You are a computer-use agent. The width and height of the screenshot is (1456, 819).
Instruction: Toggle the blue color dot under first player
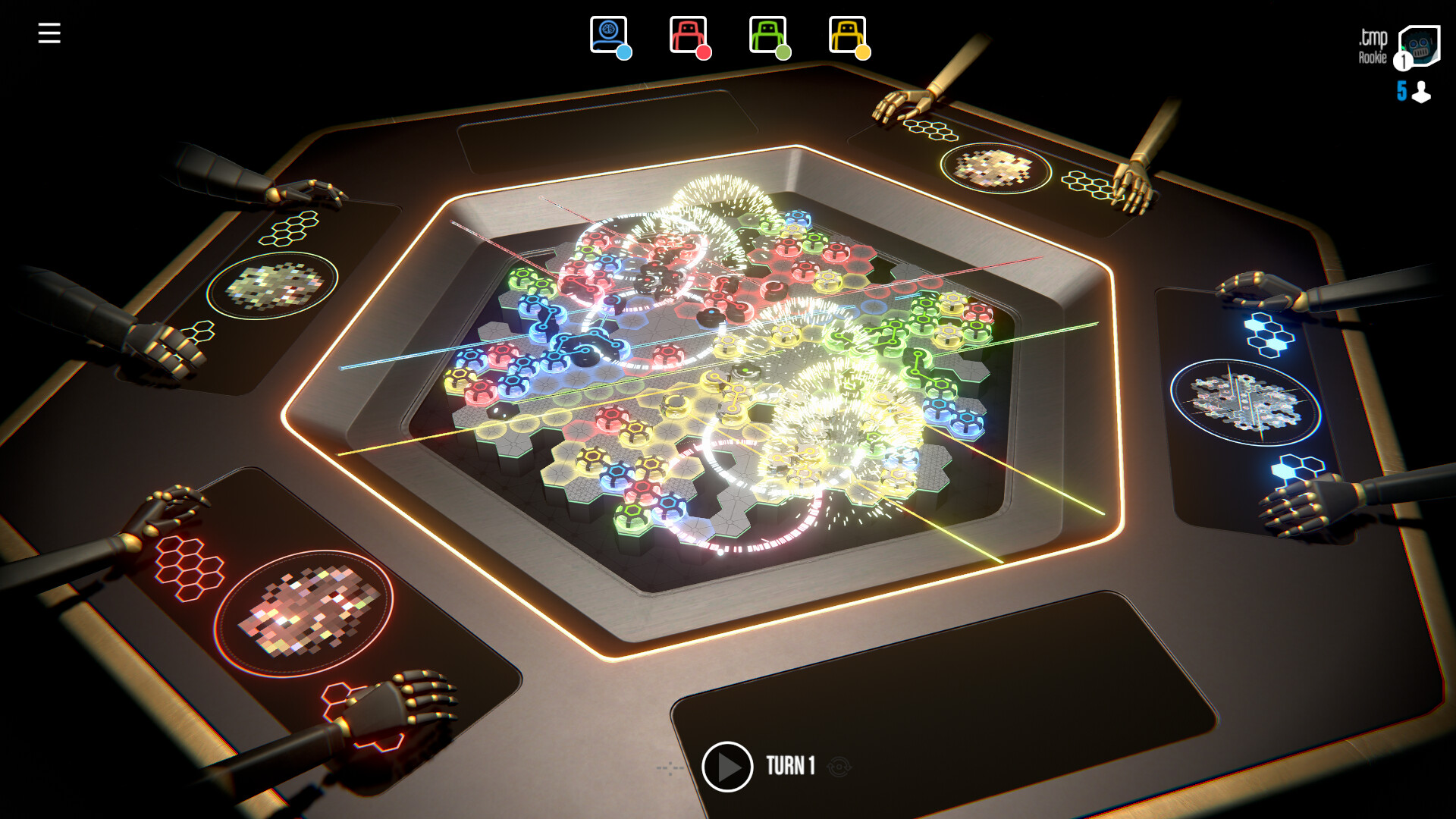pos(623,53)
